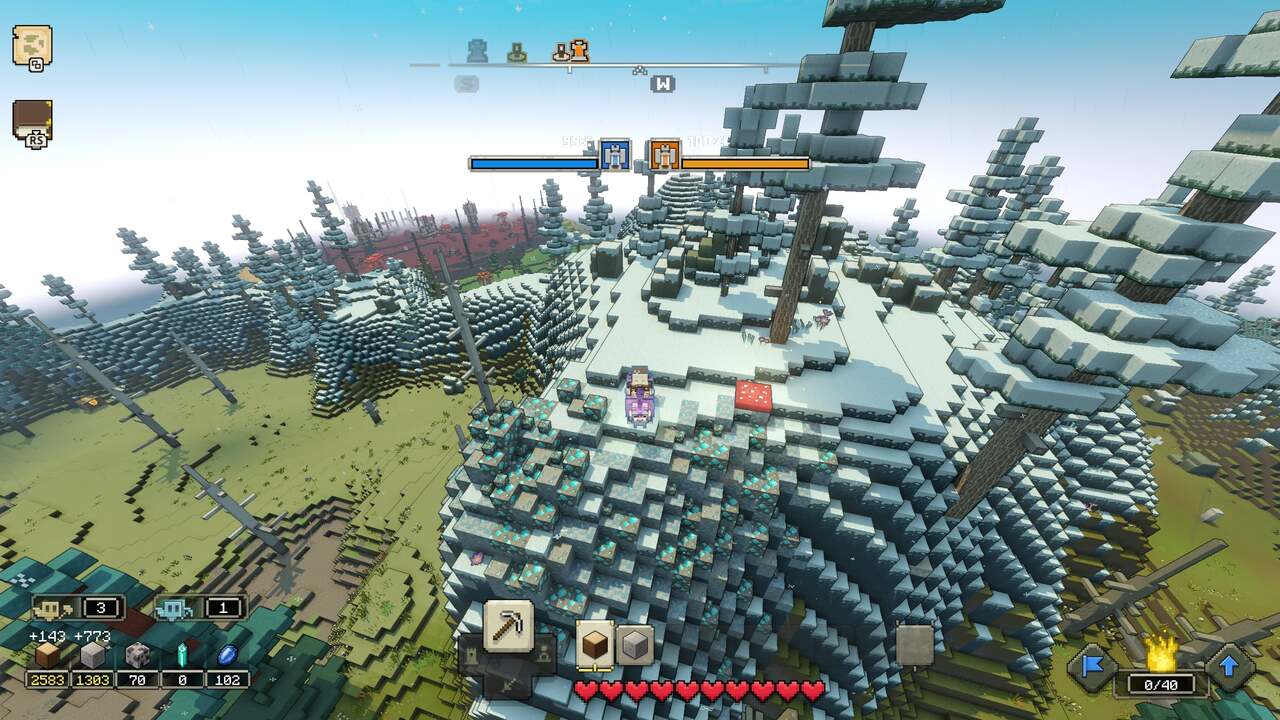The height and width of the screenshot is (720, 1280).
Task: Click the blue allay health bar portrait
Action: click(x=614, y=155)
